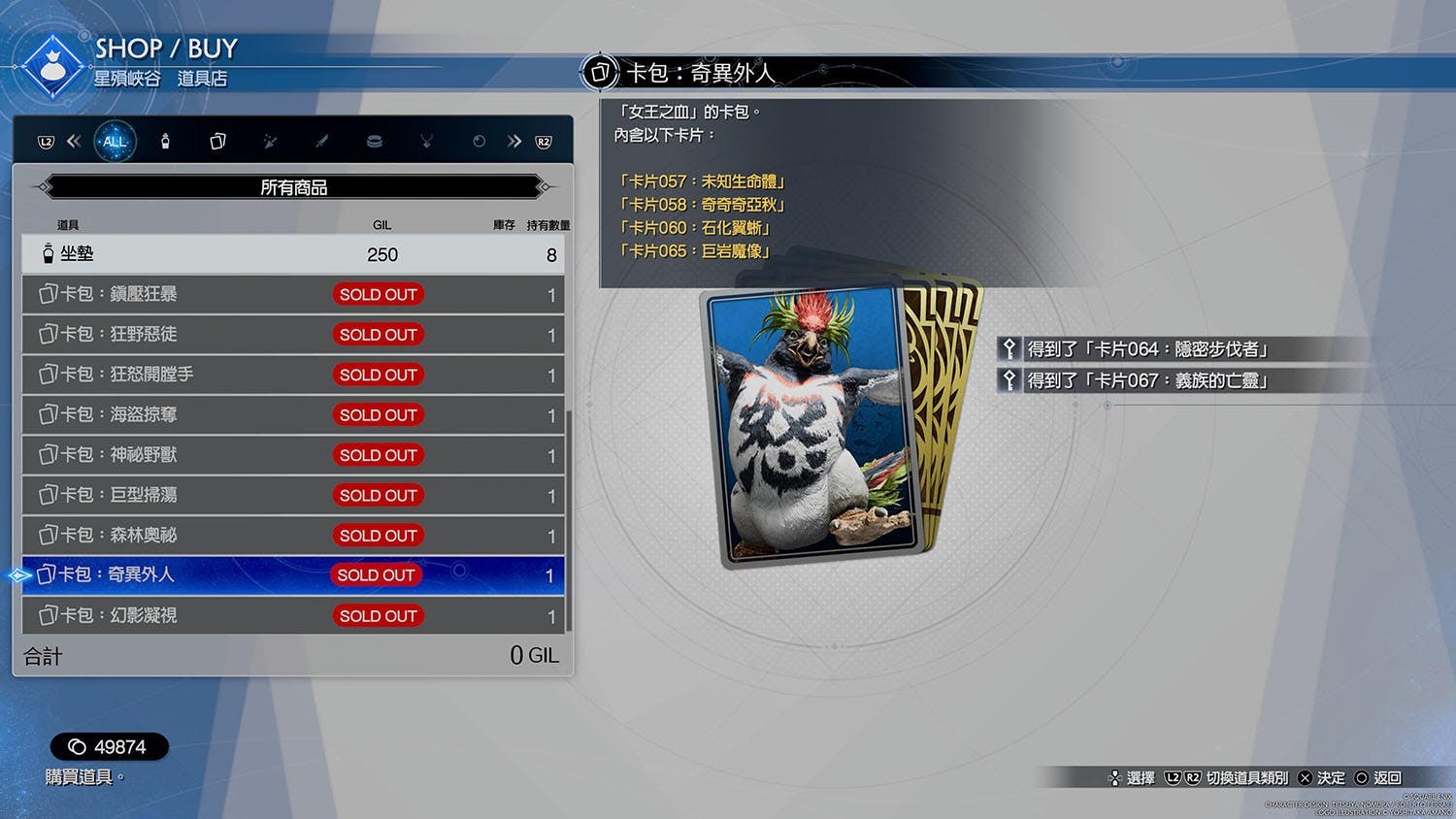
Task: Click the highlighted 卡包：奇異外人 row
Action: 292,575
